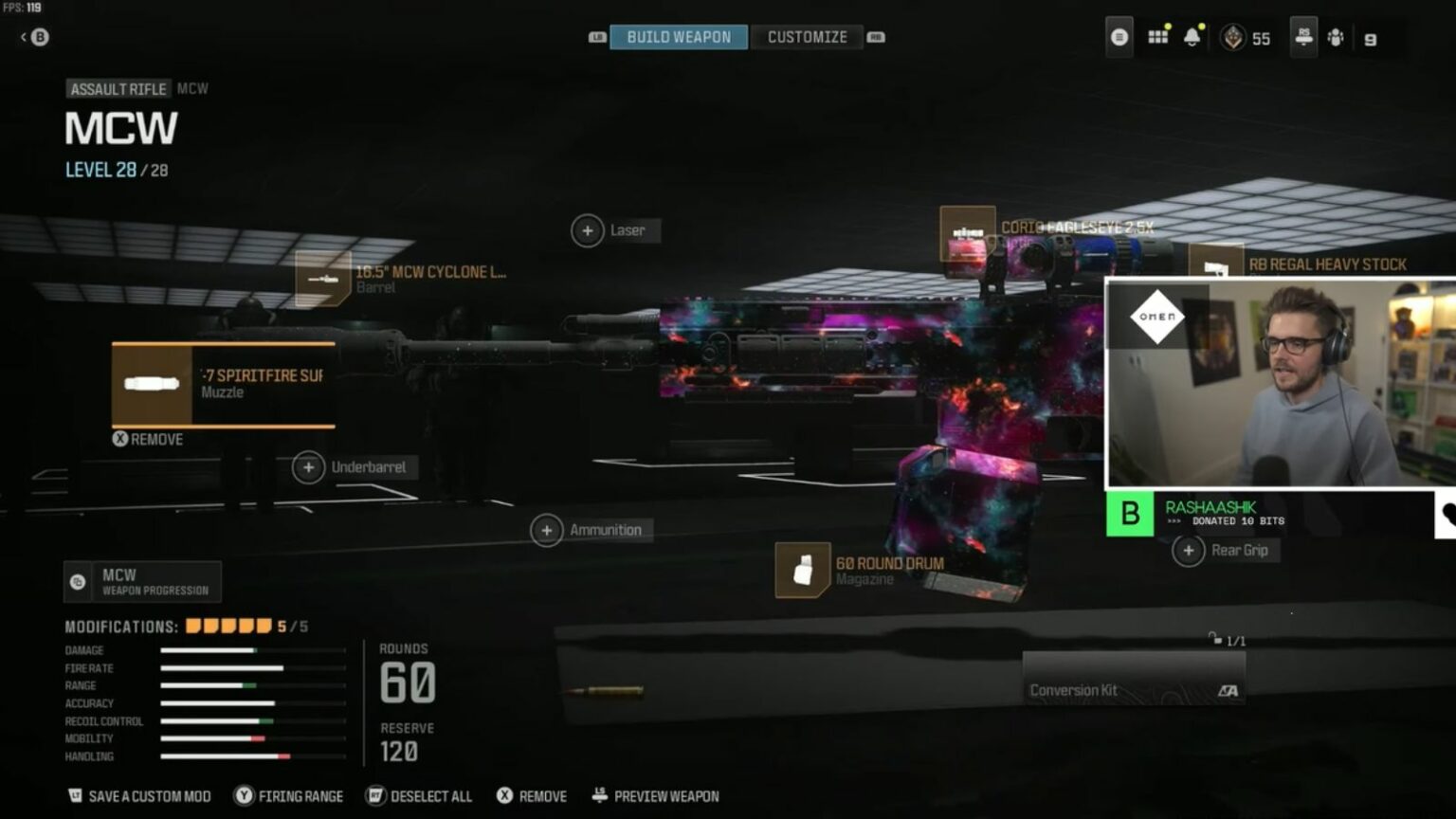Toggle the Ammunition attachment slot
The image size is (1456, 819).
click(x=546, y=530)
